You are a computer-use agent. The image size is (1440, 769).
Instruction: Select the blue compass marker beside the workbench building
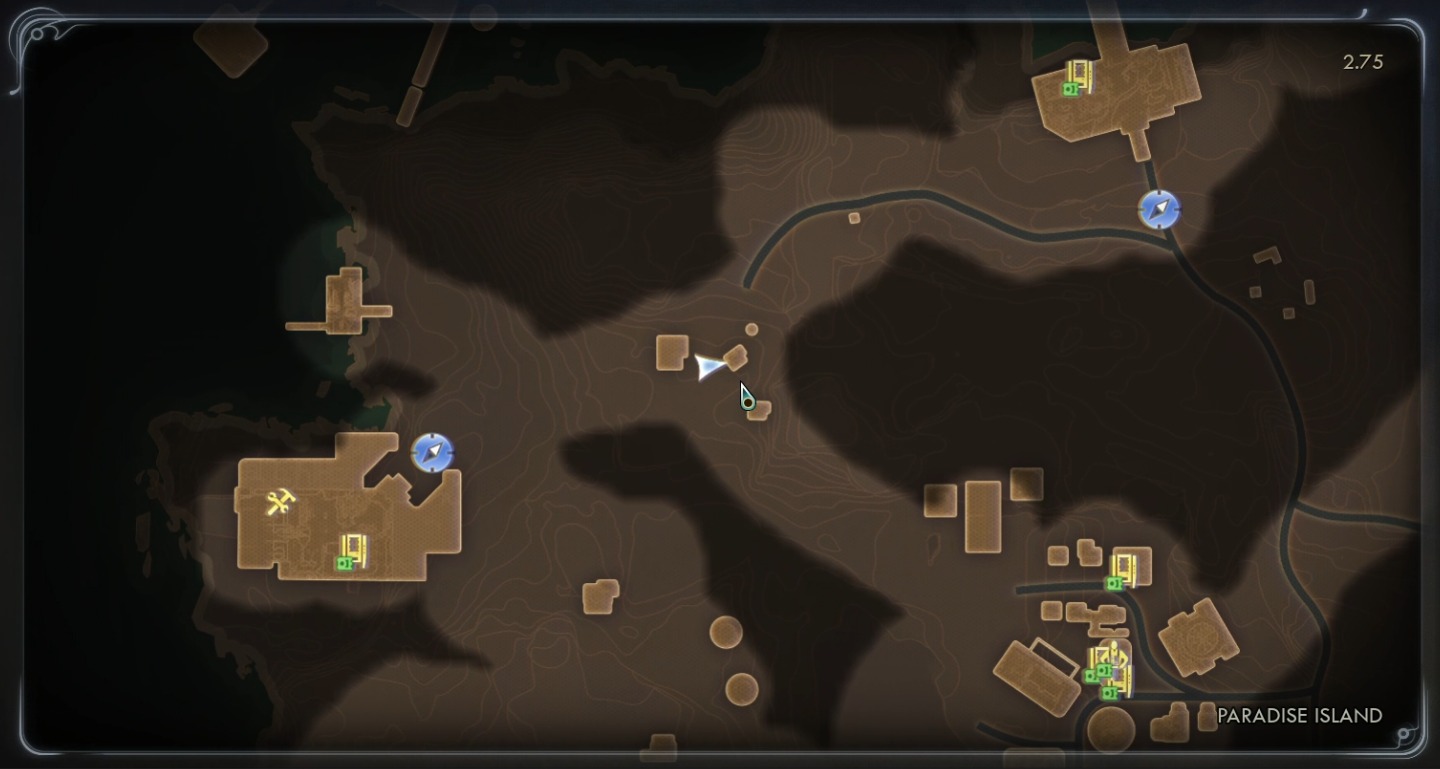(432, 453)
